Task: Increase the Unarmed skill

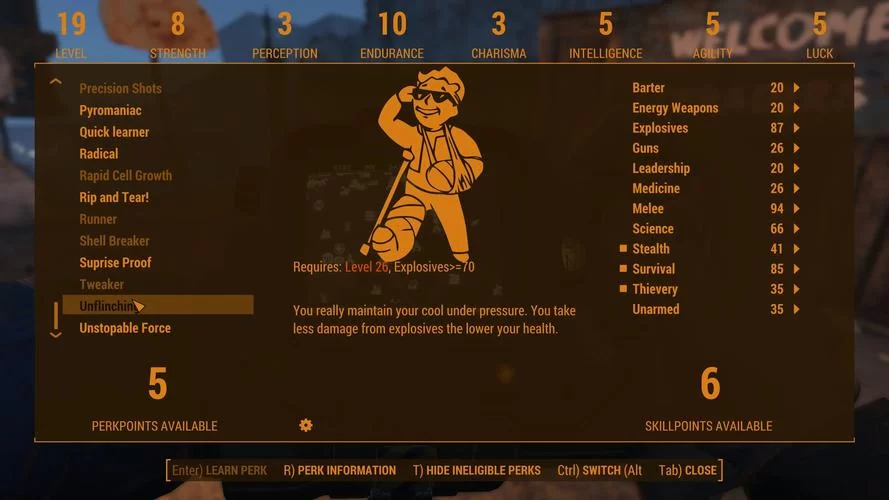Action: click(x=797, y=309)
